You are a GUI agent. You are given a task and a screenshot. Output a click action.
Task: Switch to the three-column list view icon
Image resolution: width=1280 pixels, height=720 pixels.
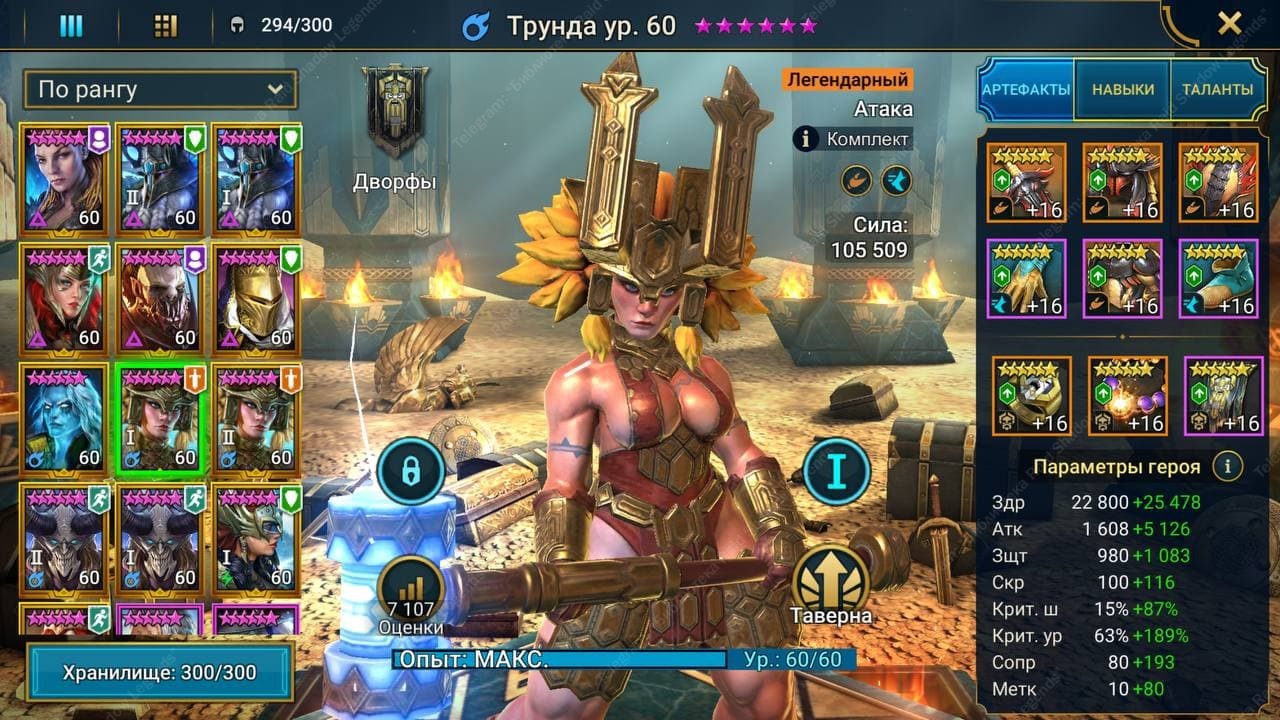pos(71,25)
